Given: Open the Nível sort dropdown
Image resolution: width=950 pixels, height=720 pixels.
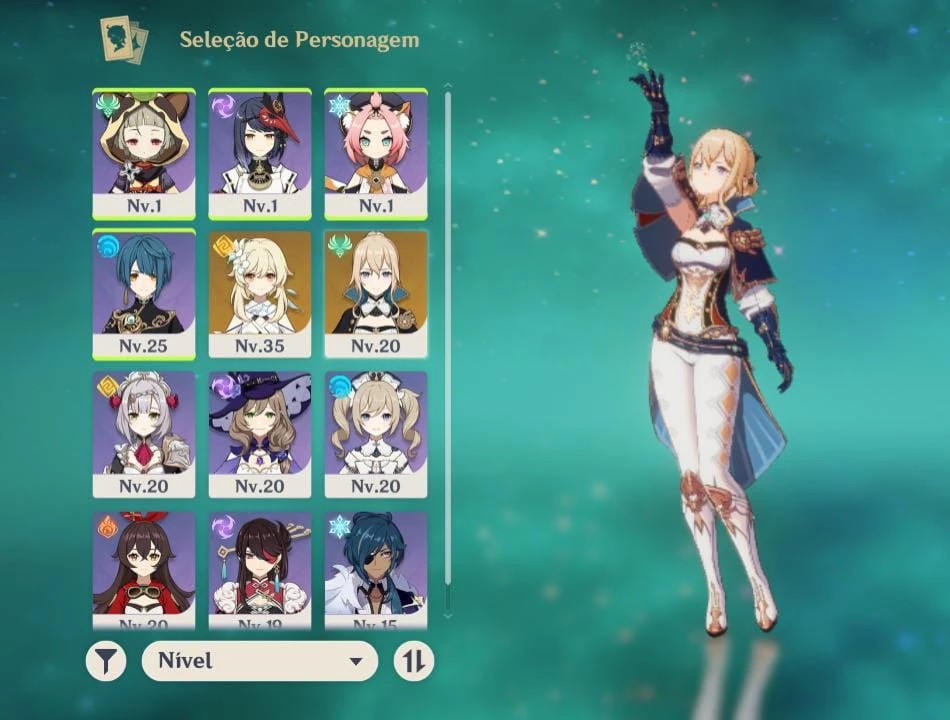Looking at the screenshot, I should click(260, 661).
